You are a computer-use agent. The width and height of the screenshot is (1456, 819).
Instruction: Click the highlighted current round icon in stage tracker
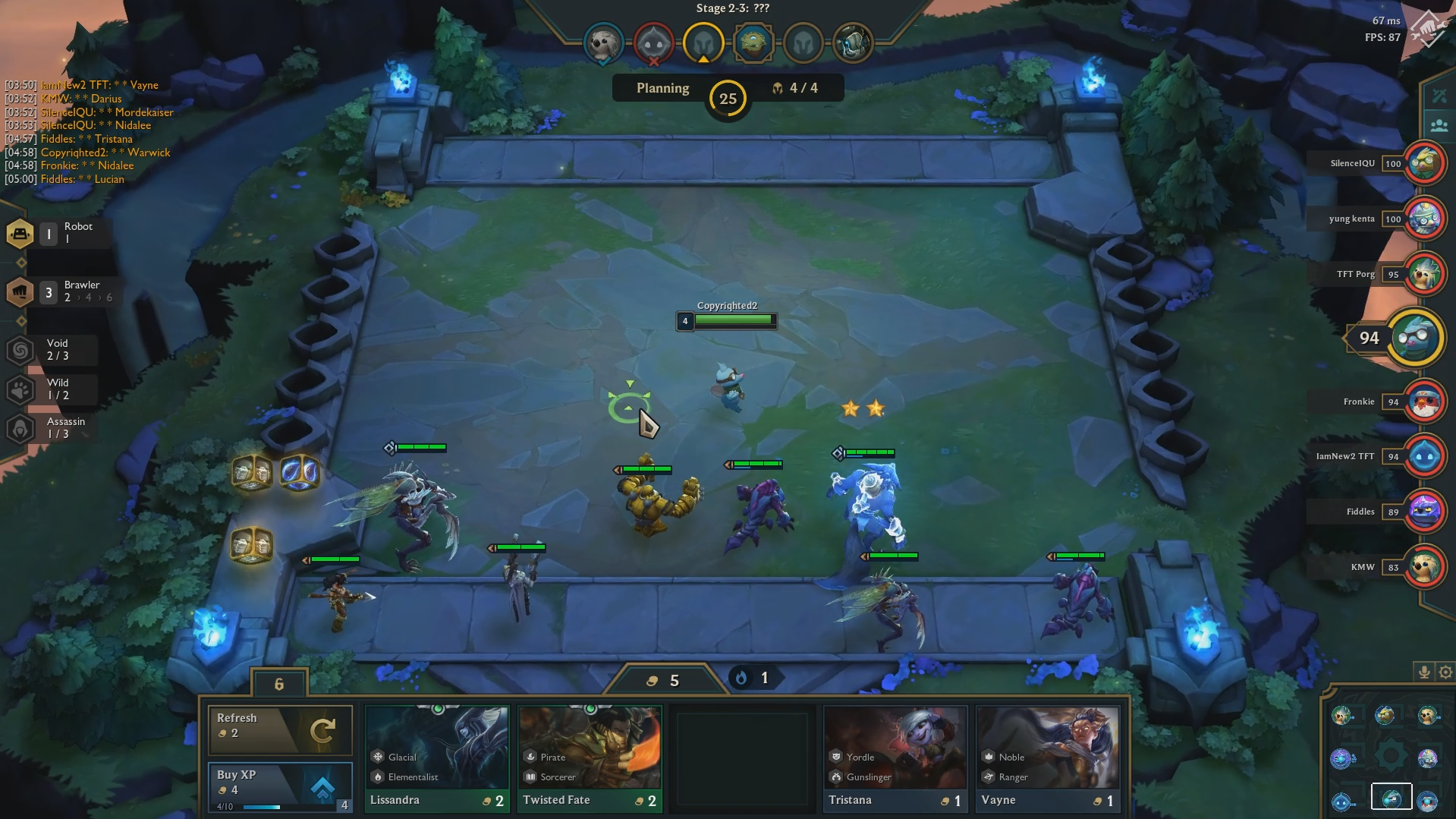point(704,43)
